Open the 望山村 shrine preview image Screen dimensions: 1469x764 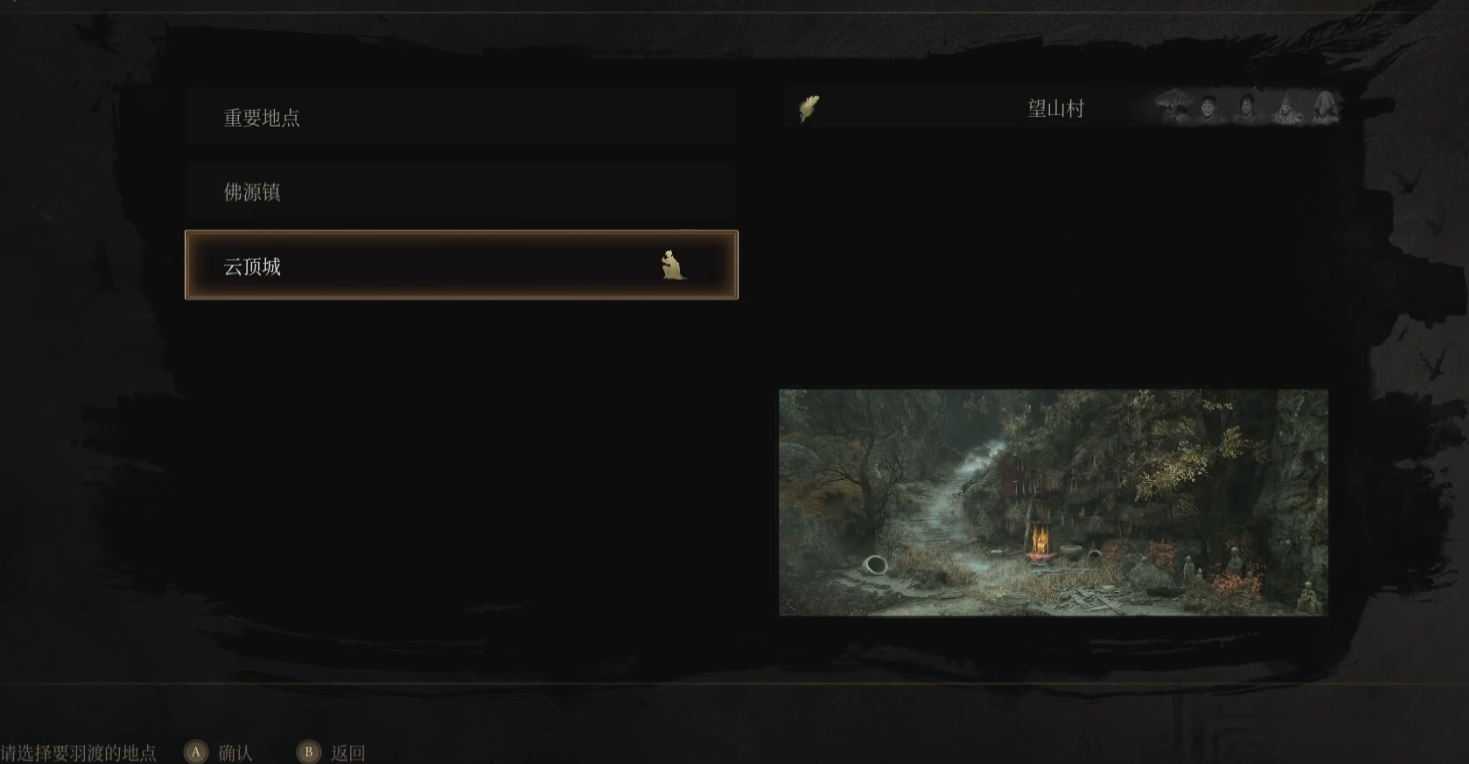[x=1053, y=502]
